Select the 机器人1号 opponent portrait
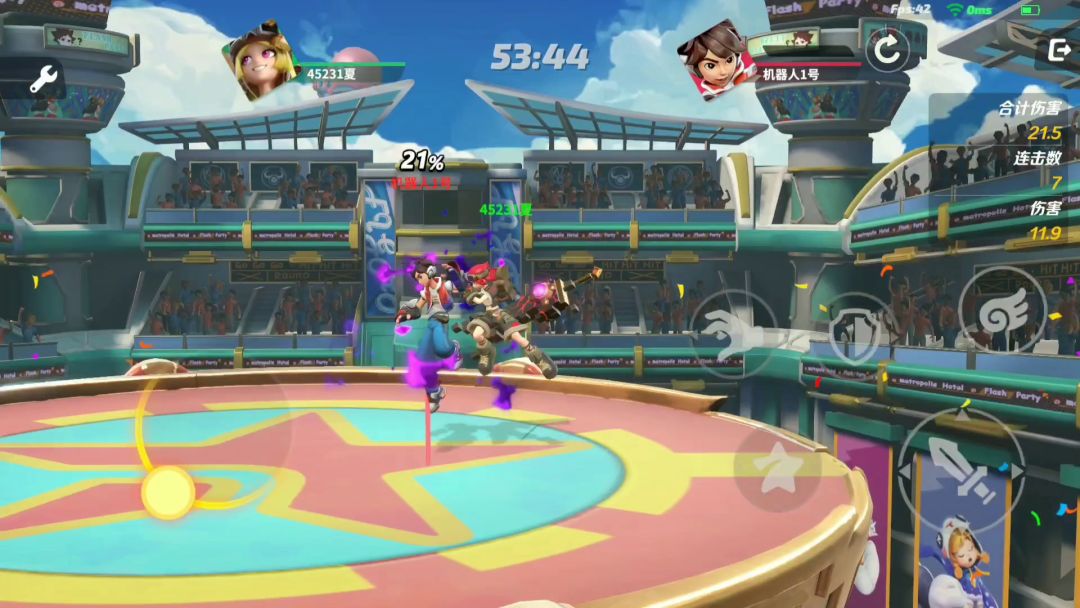Viewport: 1080px width, 608px height. (x=716, y=60)
